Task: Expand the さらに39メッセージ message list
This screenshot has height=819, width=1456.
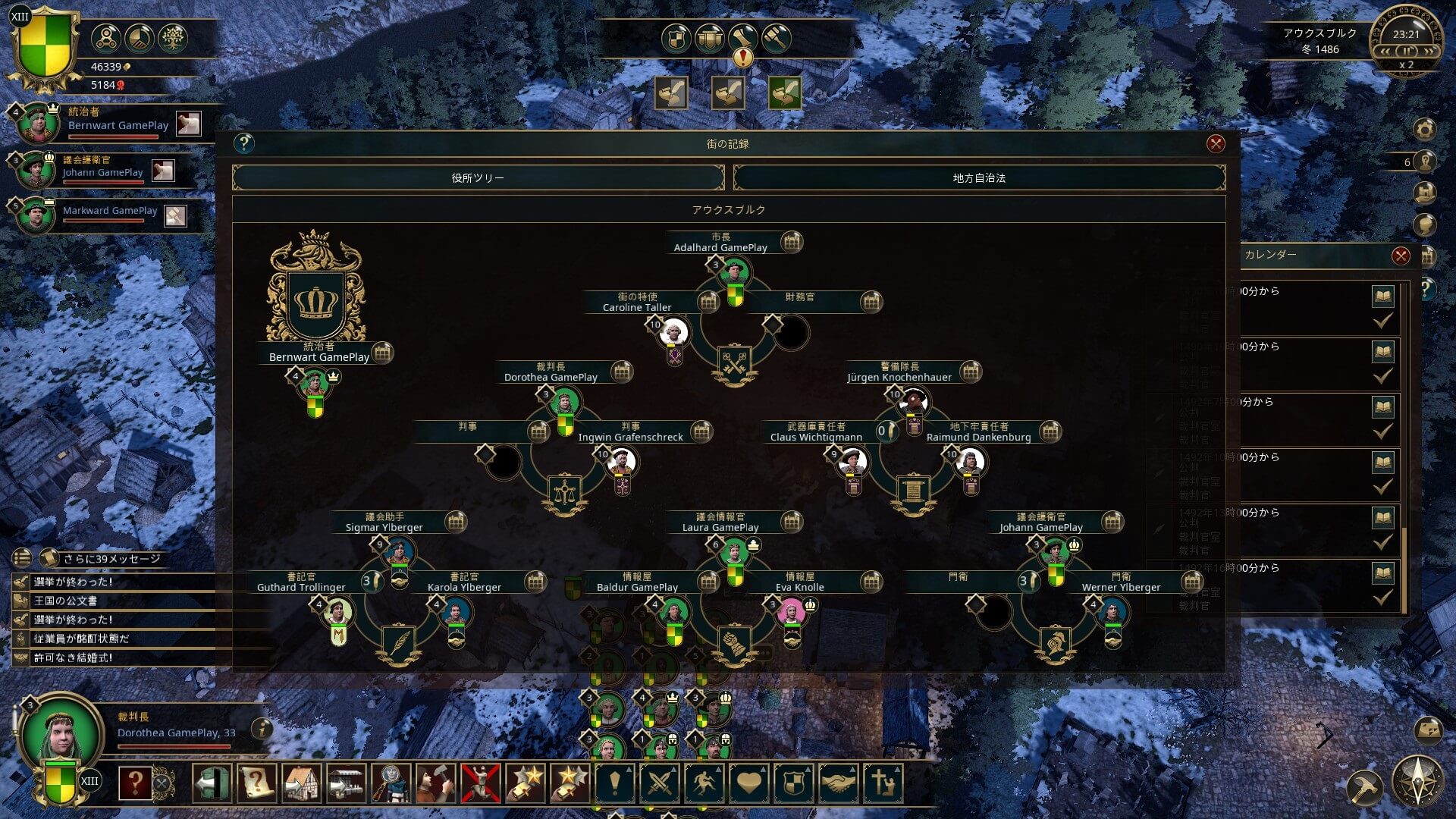Action: pos(111,558)
